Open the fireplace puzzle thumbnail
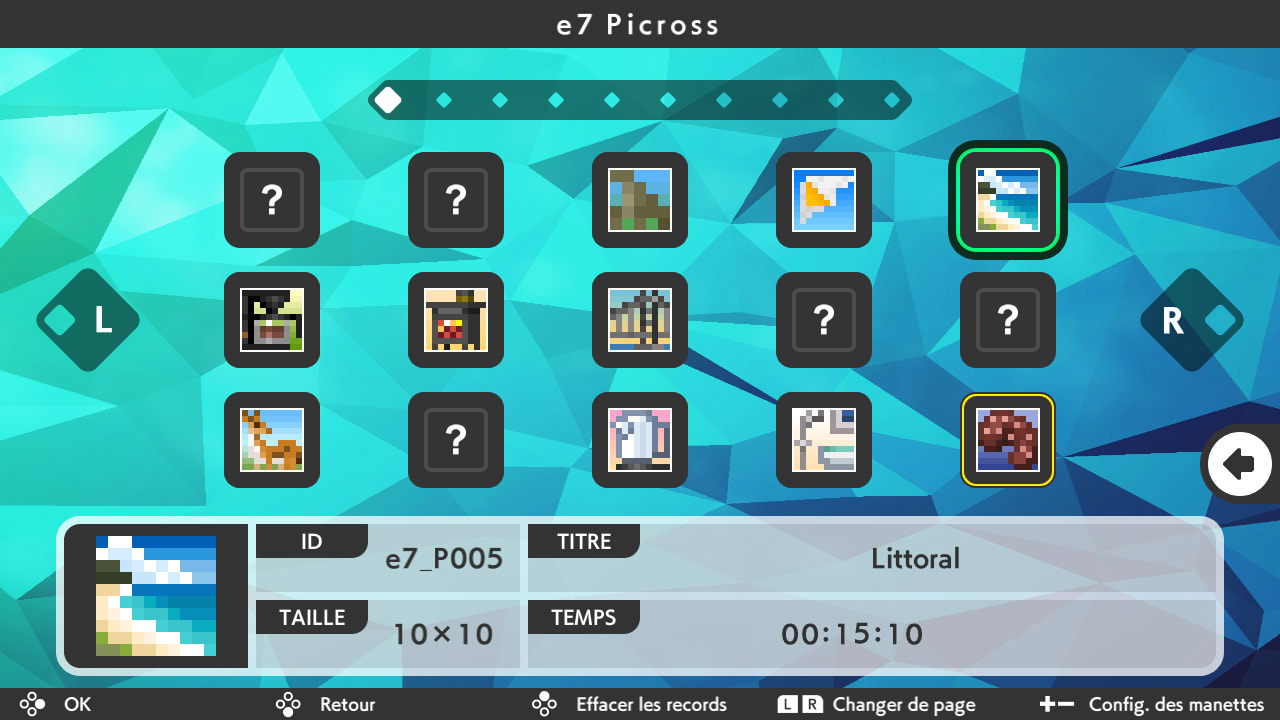 456,320
